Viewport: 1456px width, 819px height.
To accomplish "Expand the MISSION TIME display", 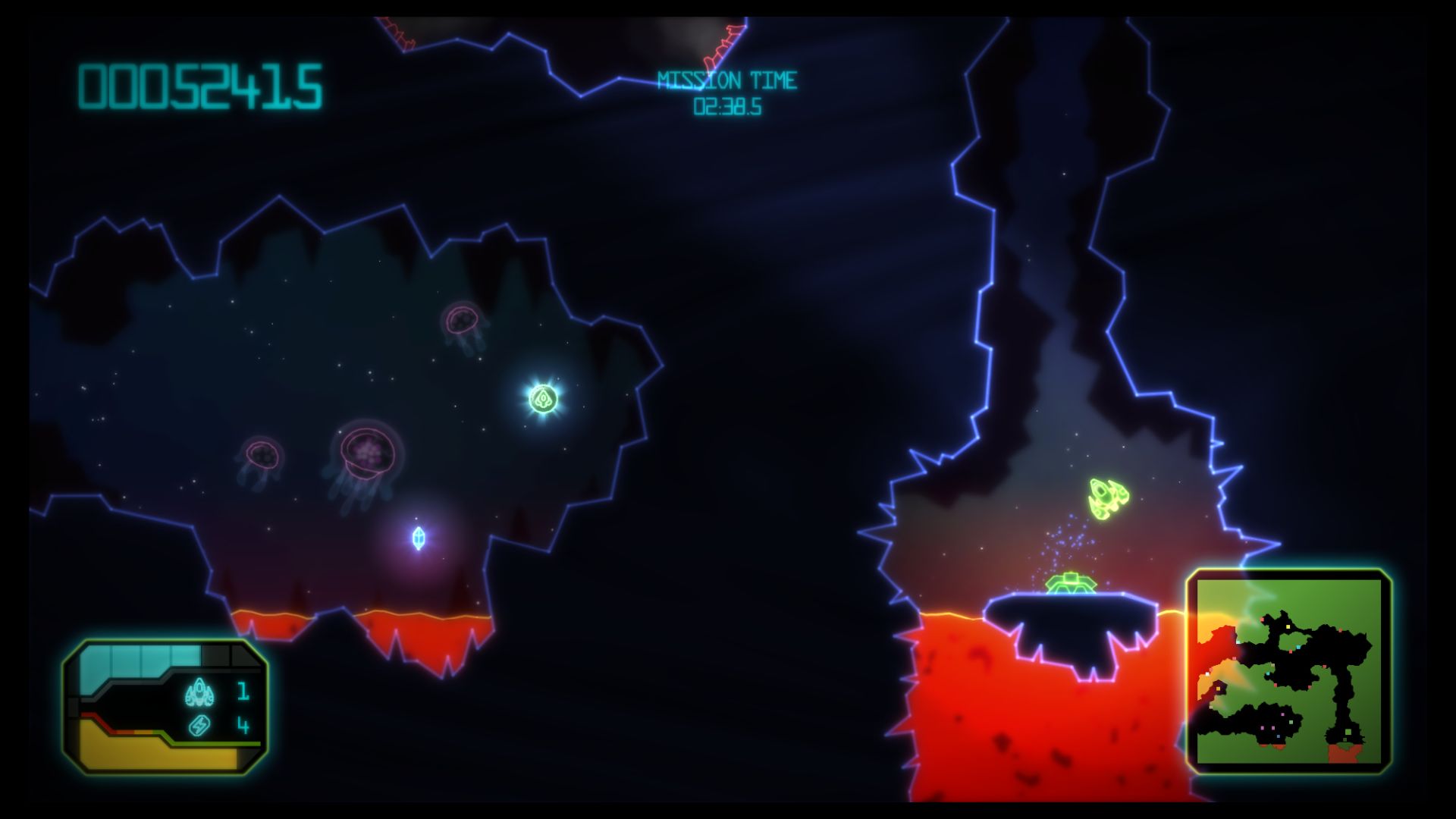I will click(728, 91).
